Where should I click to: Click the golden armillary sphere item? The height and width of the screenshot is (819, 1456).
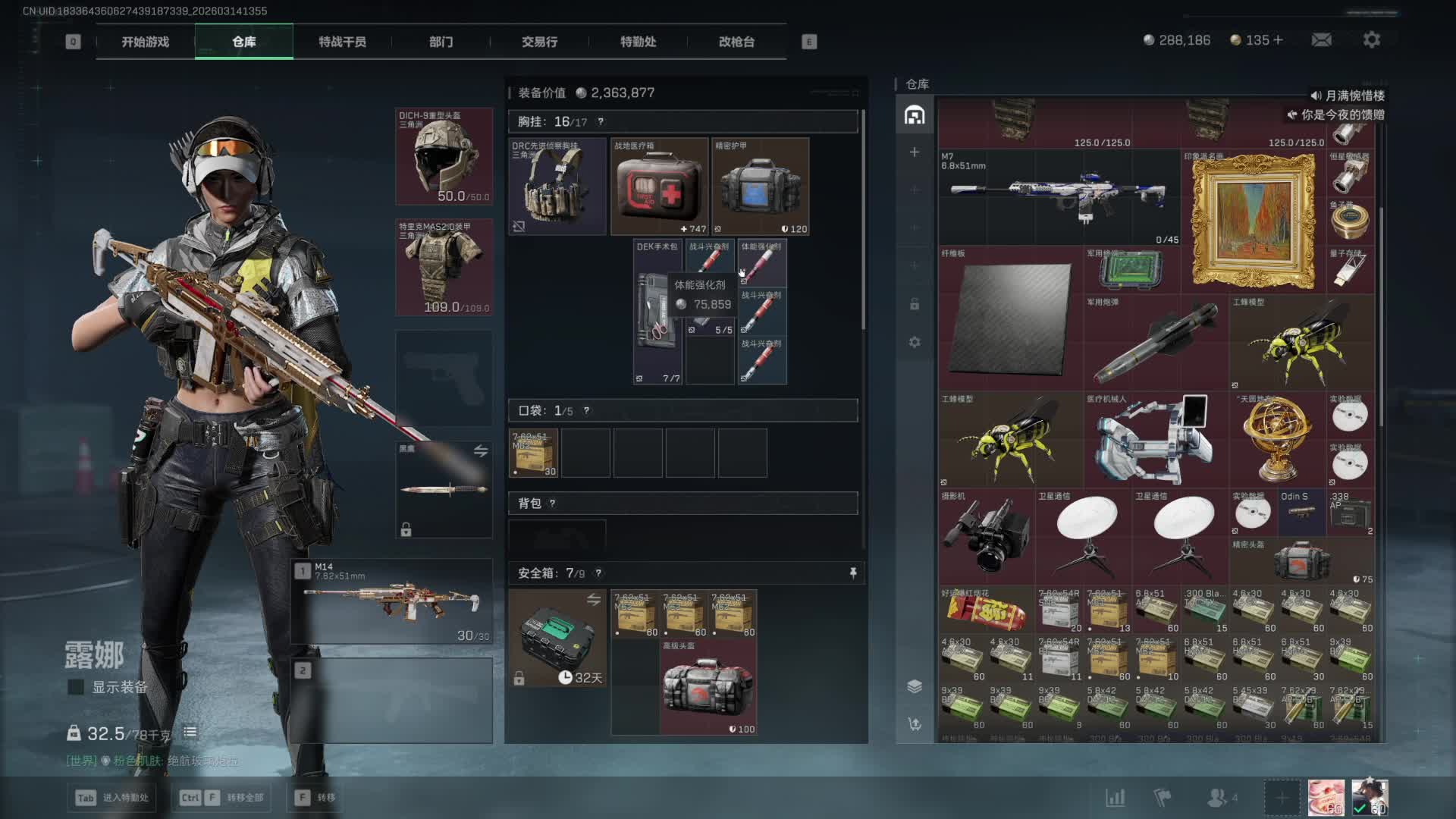tap(1276, 440)
